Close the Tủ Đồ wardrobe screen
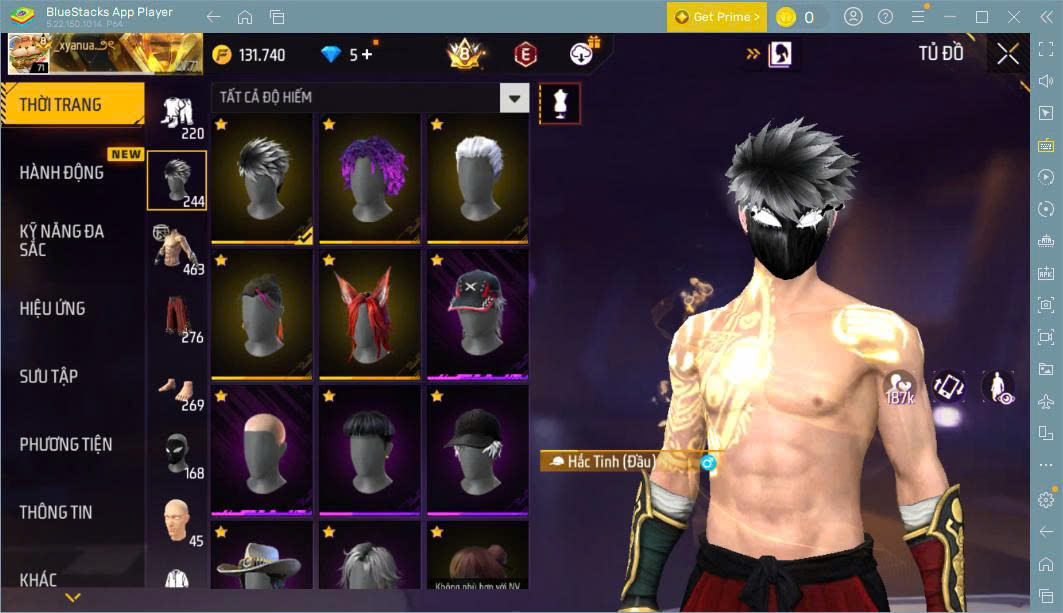The height and width of the screenshot is (613, 1063). coord(1008,54)
